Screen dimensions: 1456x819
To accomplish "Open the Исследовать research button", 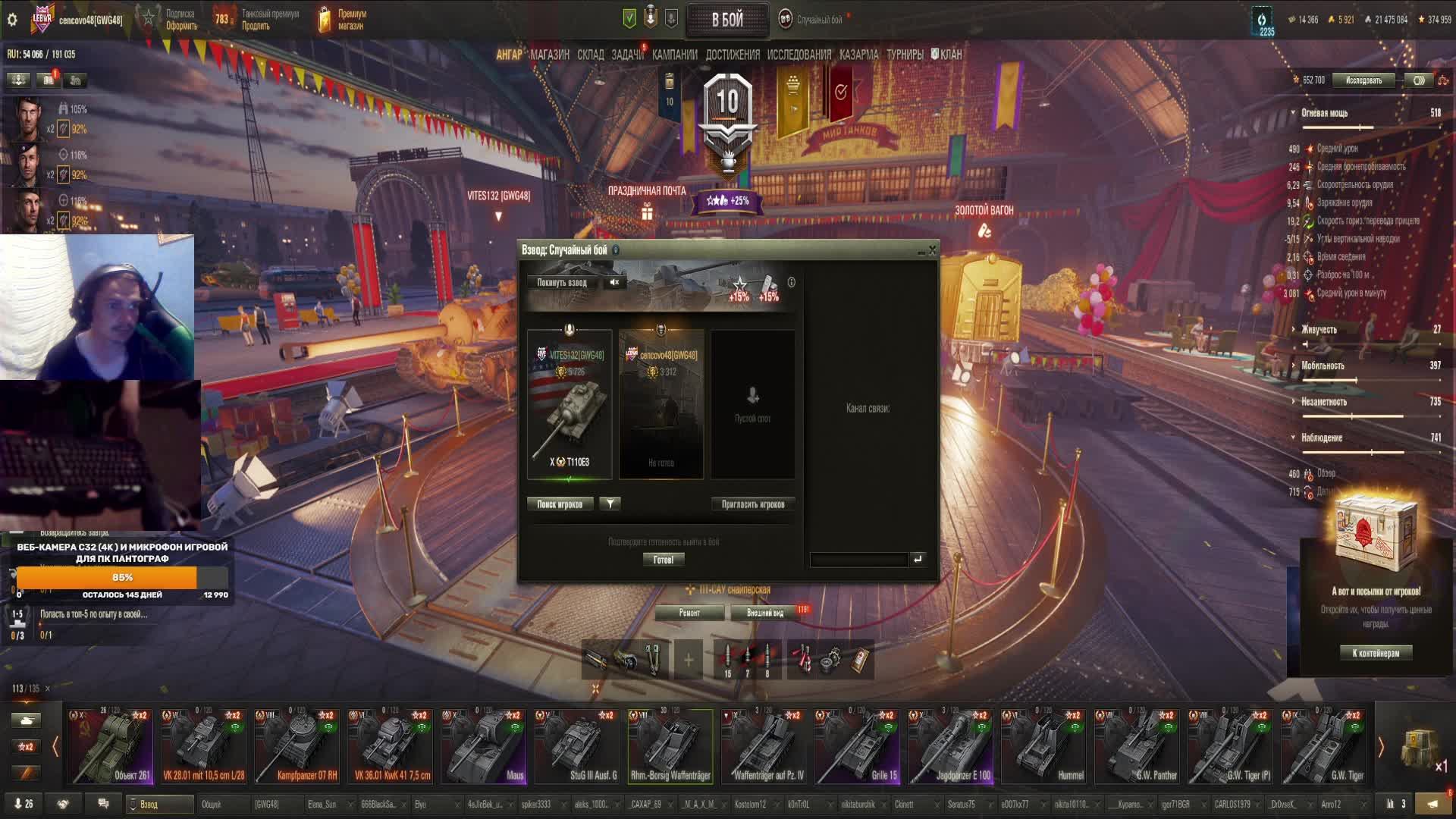I will 1363,80.
